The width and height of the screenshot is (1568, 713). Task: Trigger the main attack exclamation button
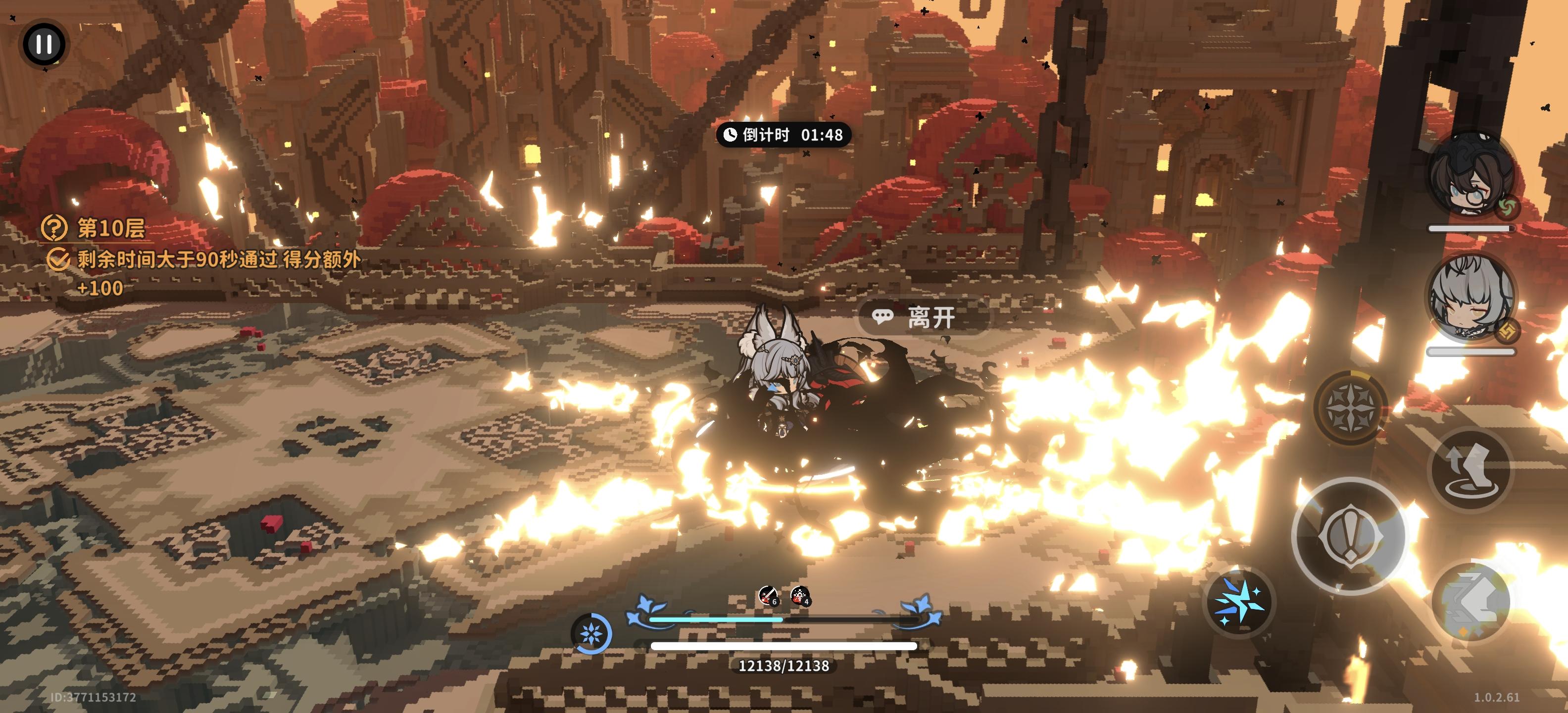[1349, 535]
